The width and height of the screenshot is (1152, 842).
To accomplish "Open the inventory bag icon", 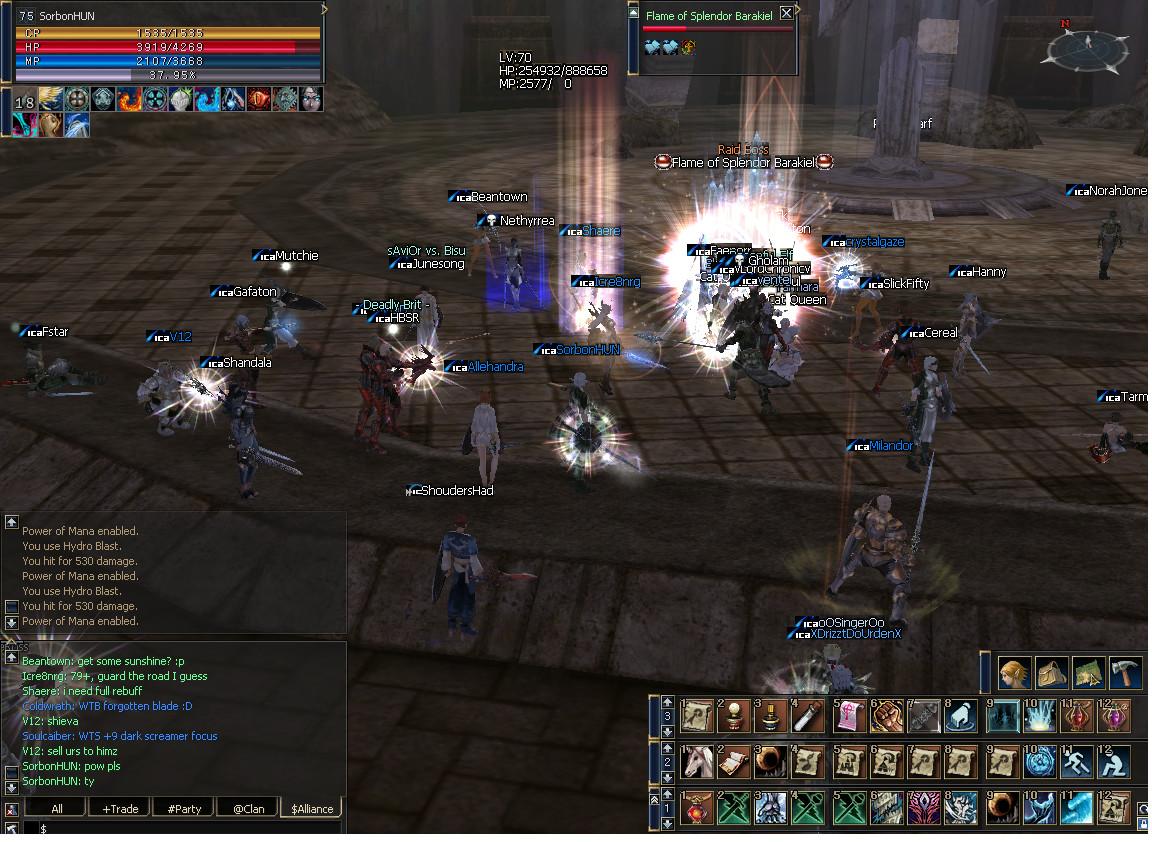I will [1051, 673].
